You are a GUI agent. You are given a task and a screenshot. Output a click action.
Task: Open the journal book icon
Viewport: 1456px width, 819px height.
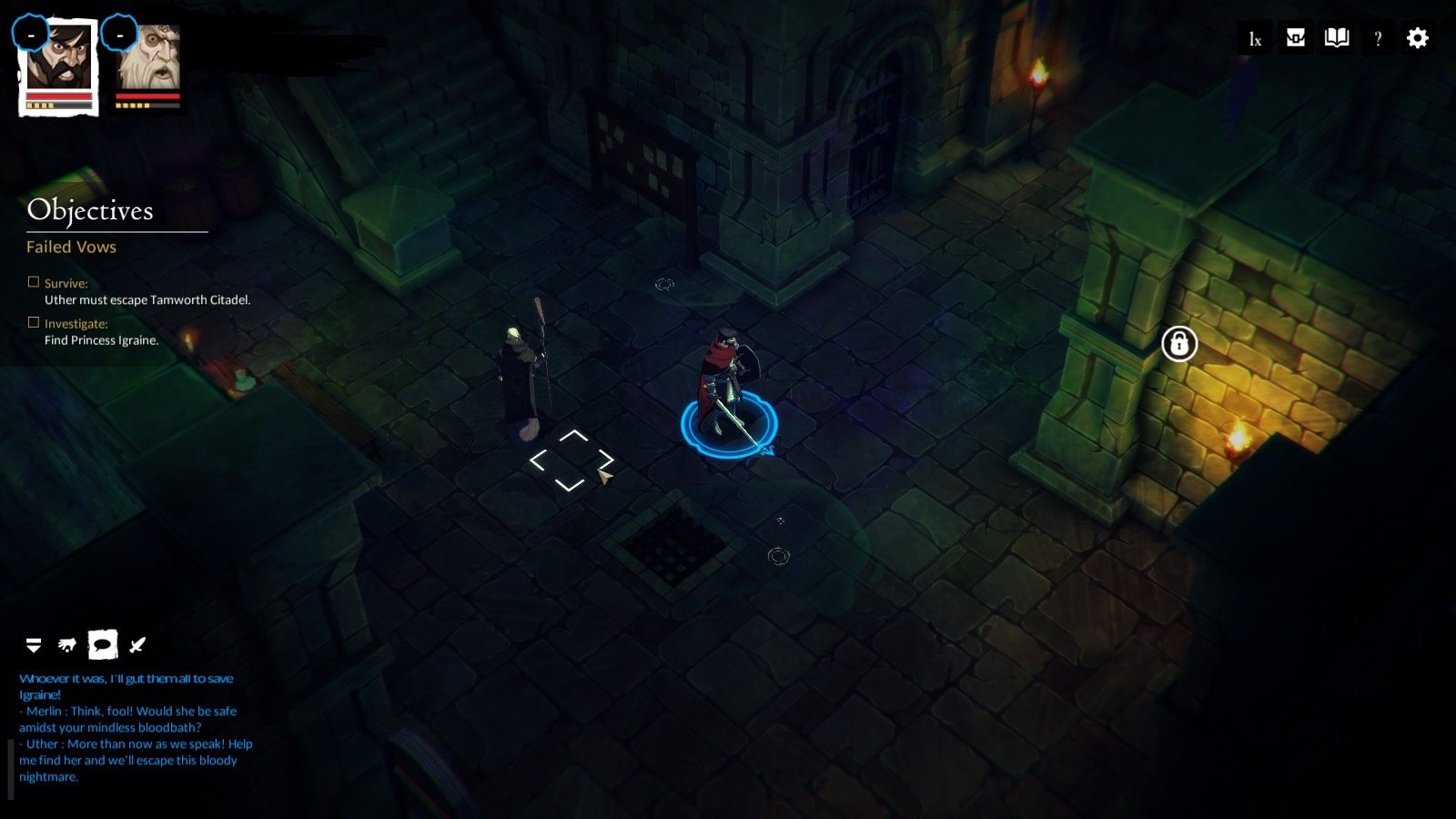[1334, 38]
